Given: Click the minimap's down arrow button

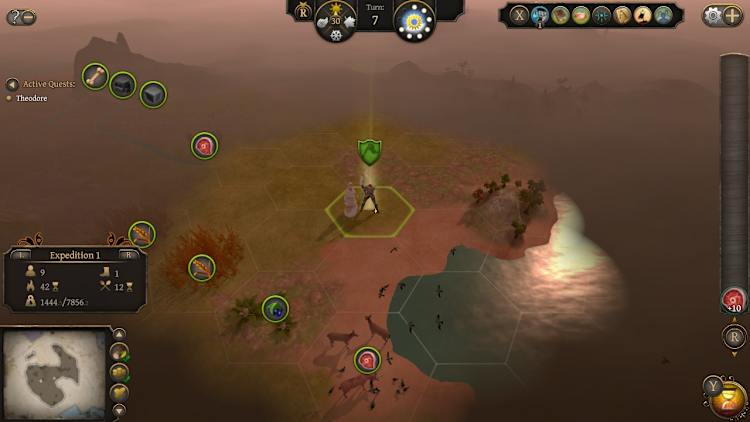Looking at the screenshot, I should click(119, 410).
